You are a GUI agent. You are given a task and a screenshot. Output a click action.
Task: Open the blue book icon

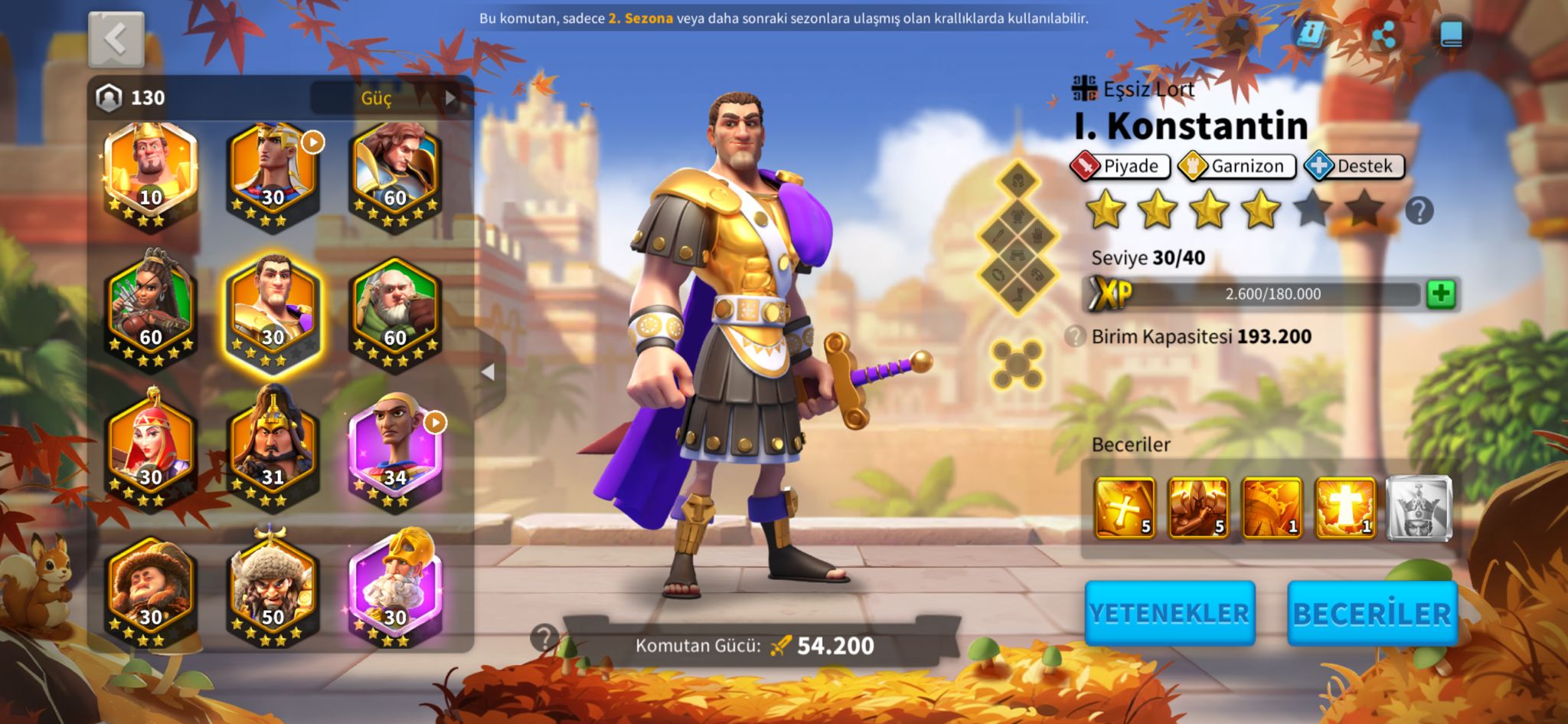1451,35
